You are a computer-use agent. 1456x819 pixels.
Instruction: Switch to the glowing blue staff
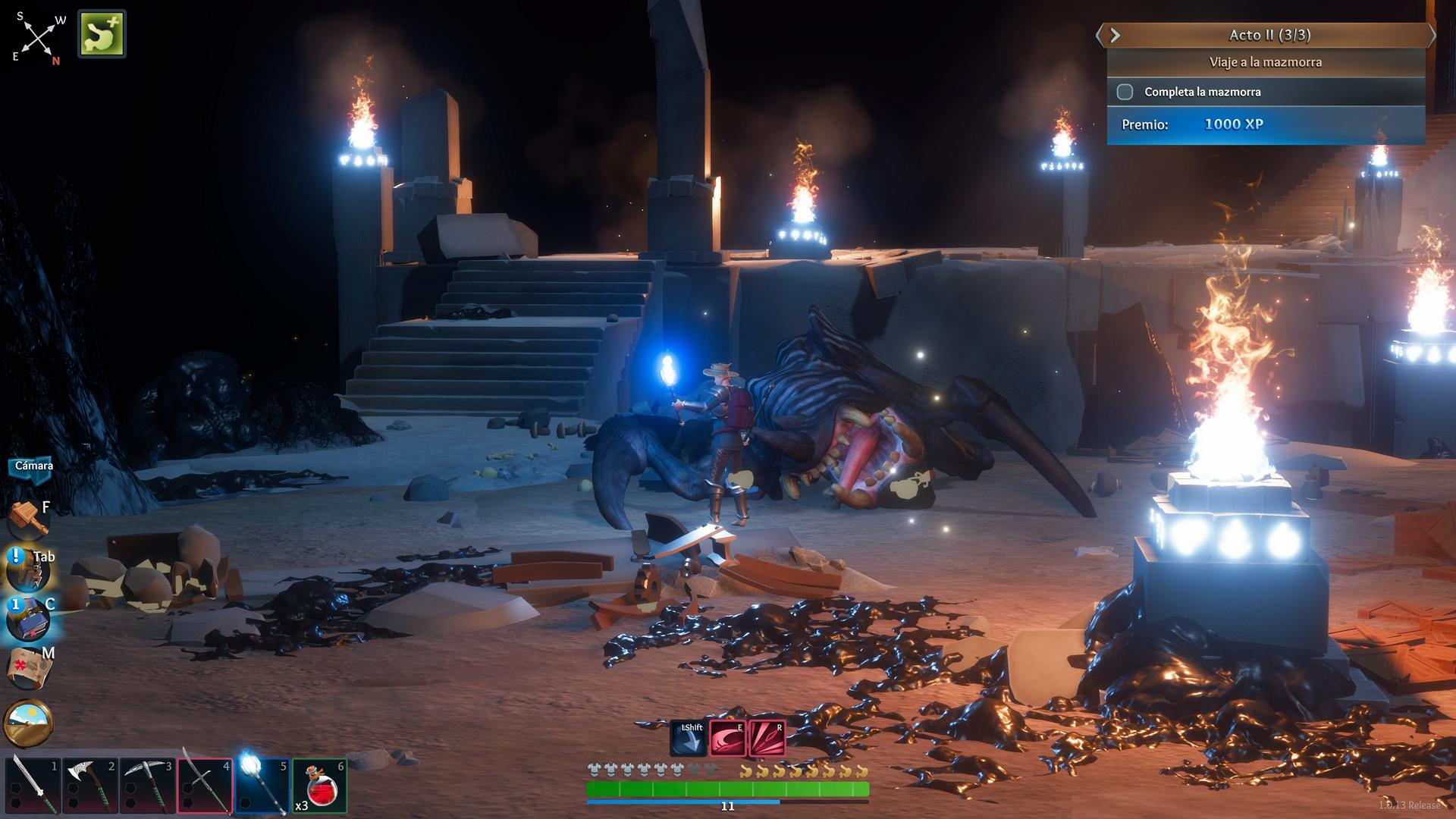click(262, 786)
